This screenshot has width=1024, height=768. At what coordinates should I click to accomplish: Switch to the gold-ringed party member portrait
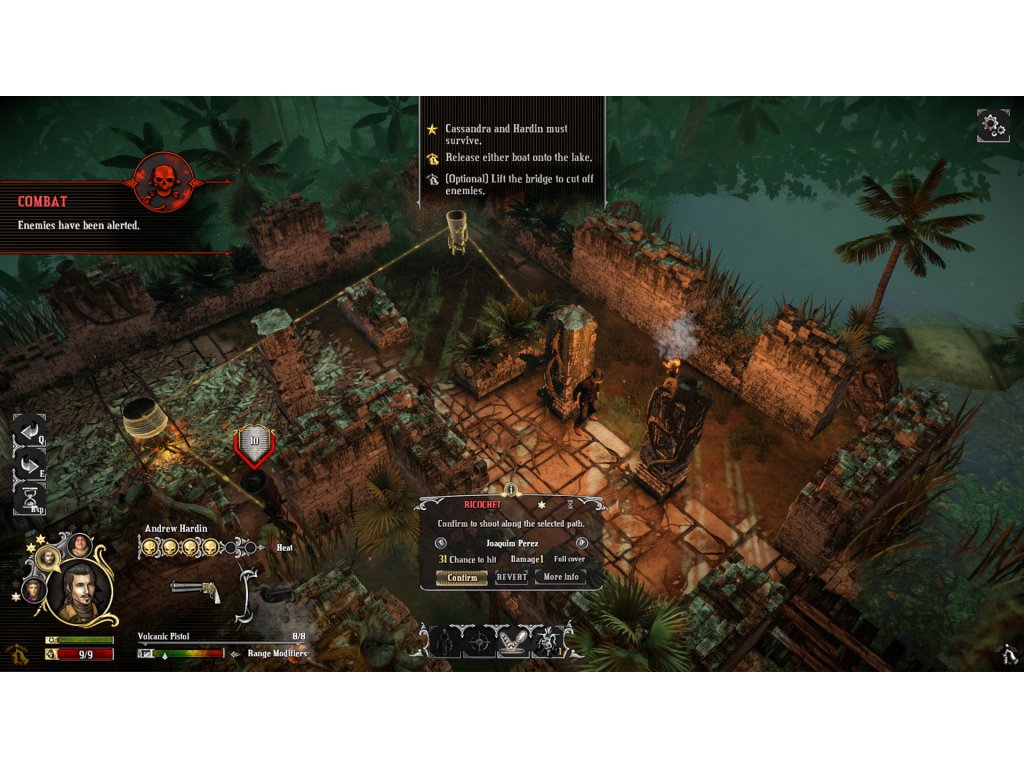point(47,557)
